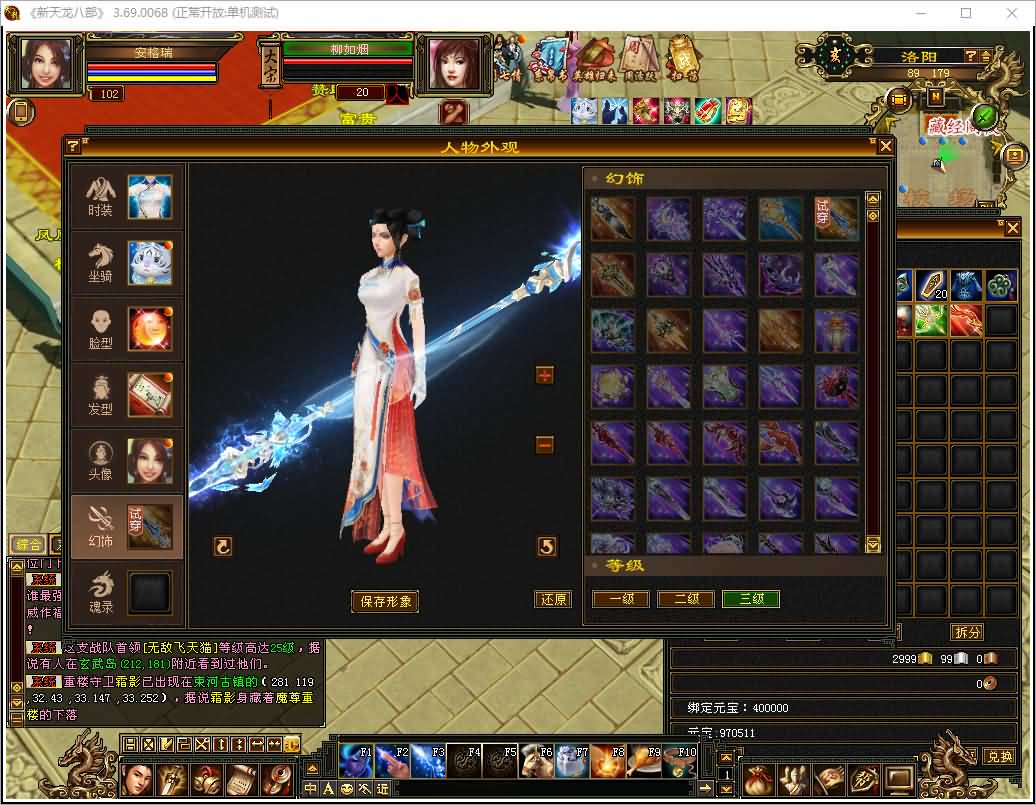This screenshot has height=805, width=1036.
Task: Pick the weapon skin marked 试穿 in grid
Action: click(x=836, y=218)
